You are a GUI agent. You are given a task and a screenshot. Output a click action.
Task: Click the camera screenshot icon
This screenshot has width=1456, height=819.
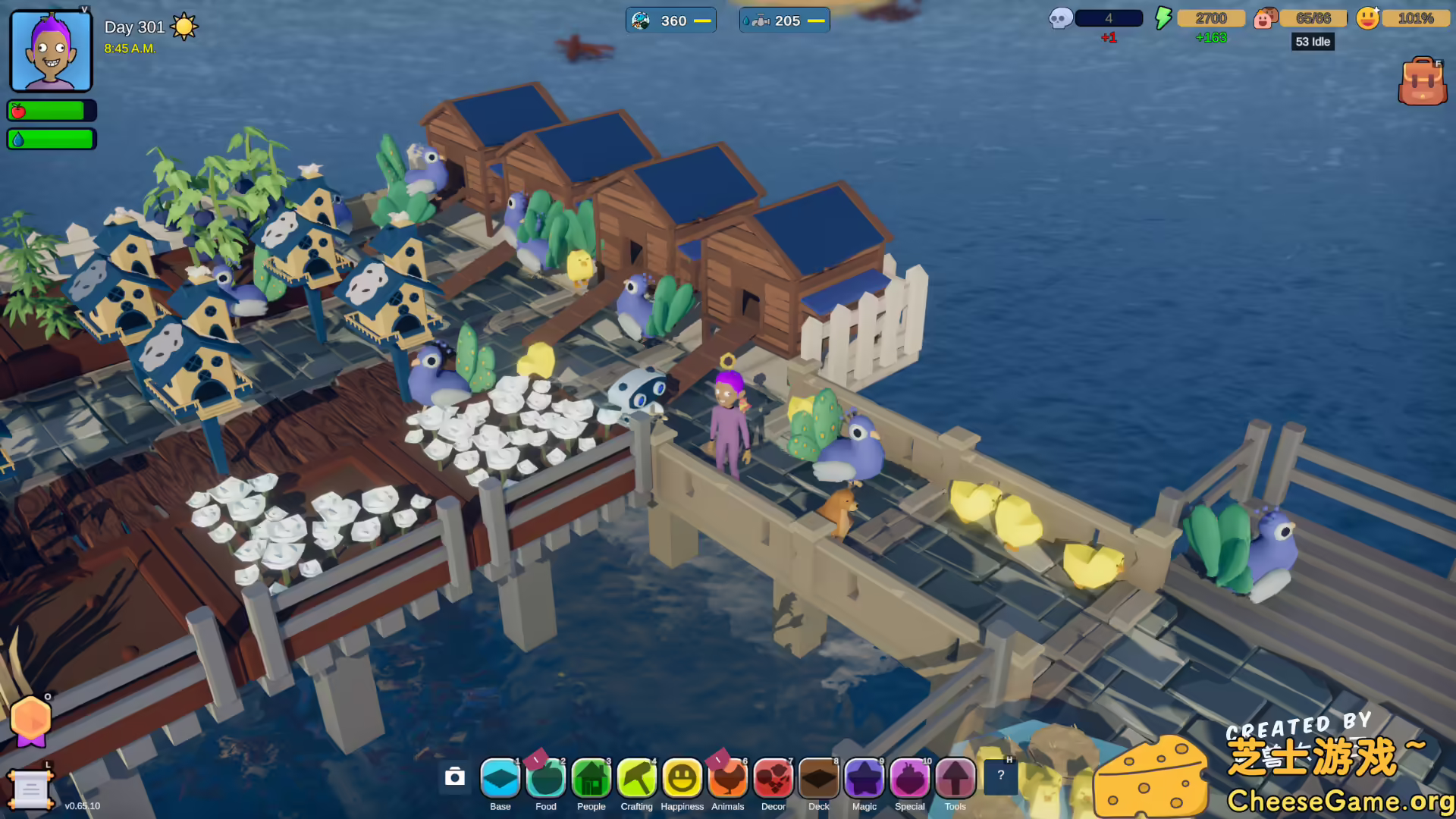click(455, 778)
